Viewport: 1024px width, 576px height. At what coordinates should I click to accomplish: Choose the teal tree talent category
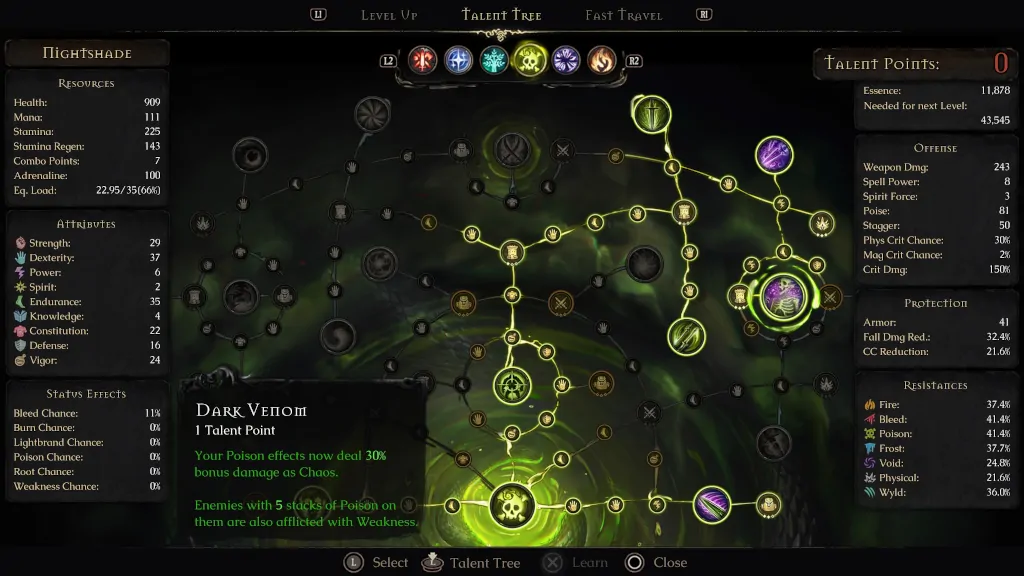[494, 60]
